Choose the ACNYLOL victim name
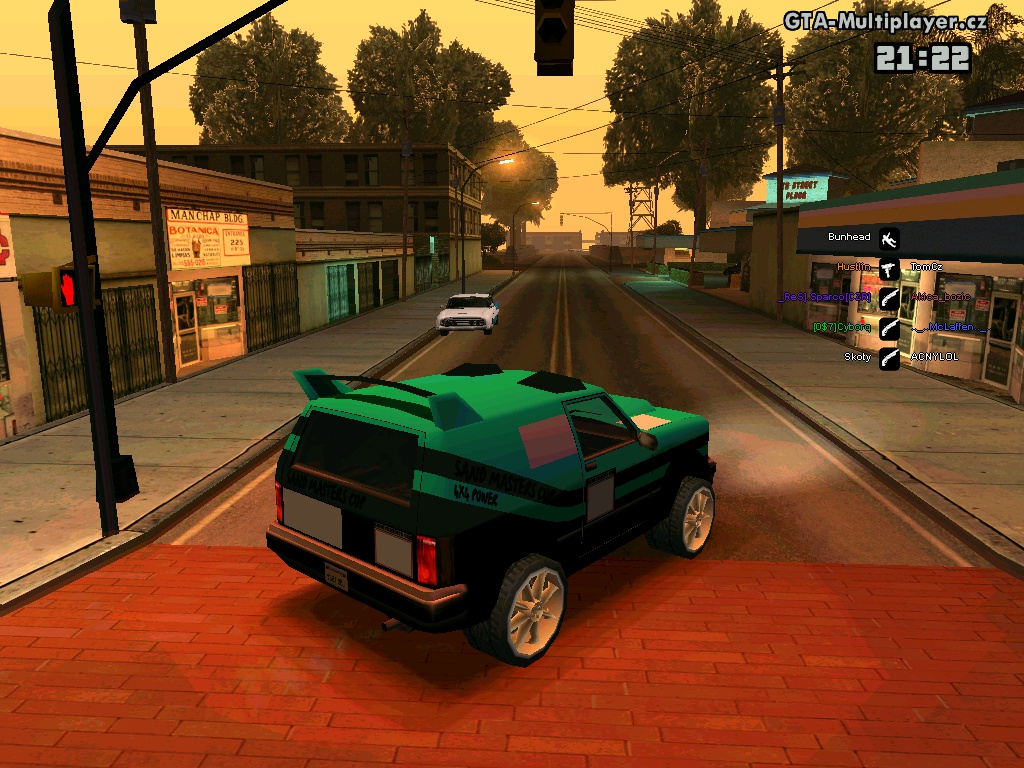The image size is (1024, 768). coord(934,356)
